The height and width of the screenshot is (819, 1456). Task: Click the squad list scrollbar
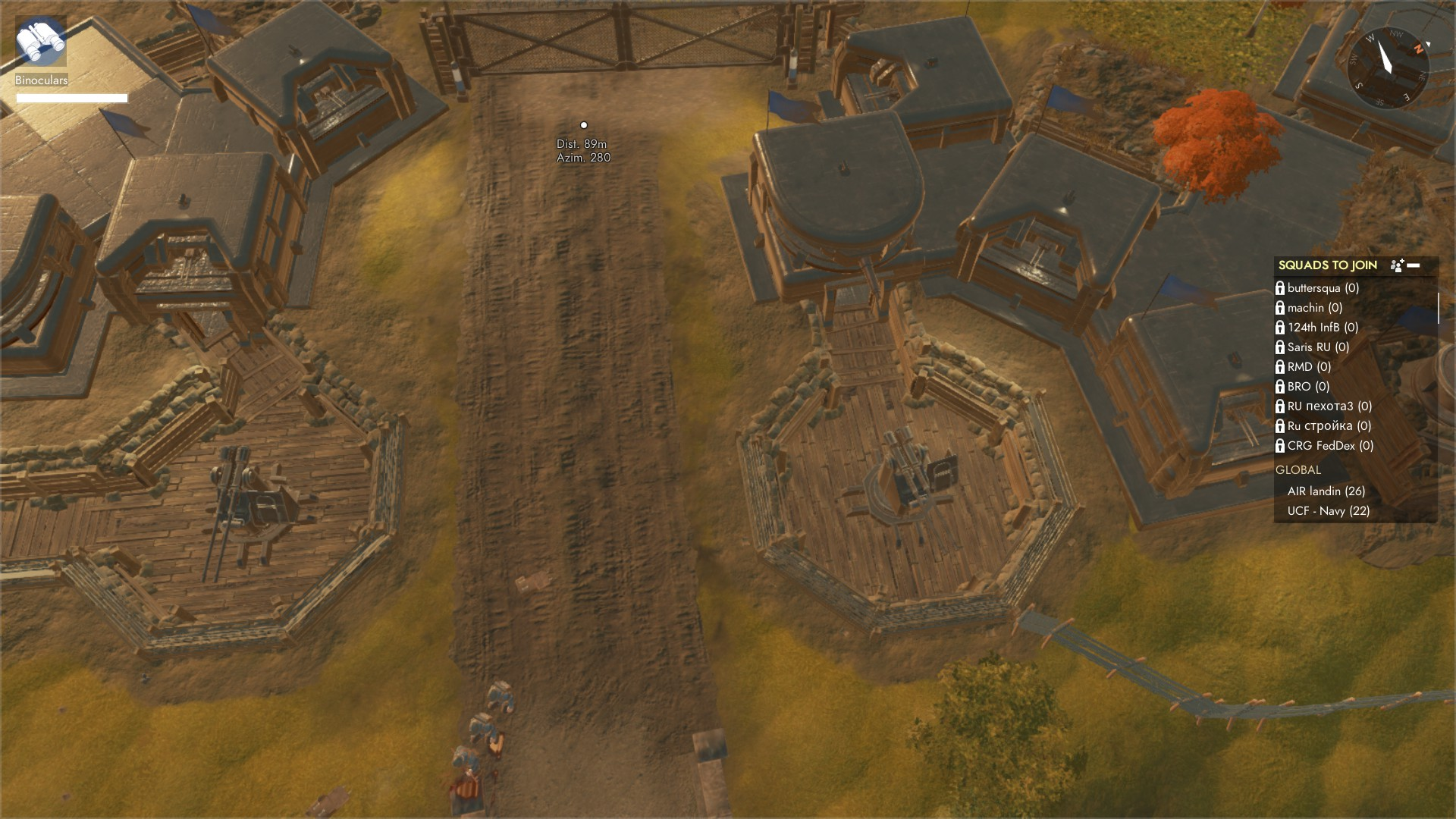click(x=1438, y=309)
